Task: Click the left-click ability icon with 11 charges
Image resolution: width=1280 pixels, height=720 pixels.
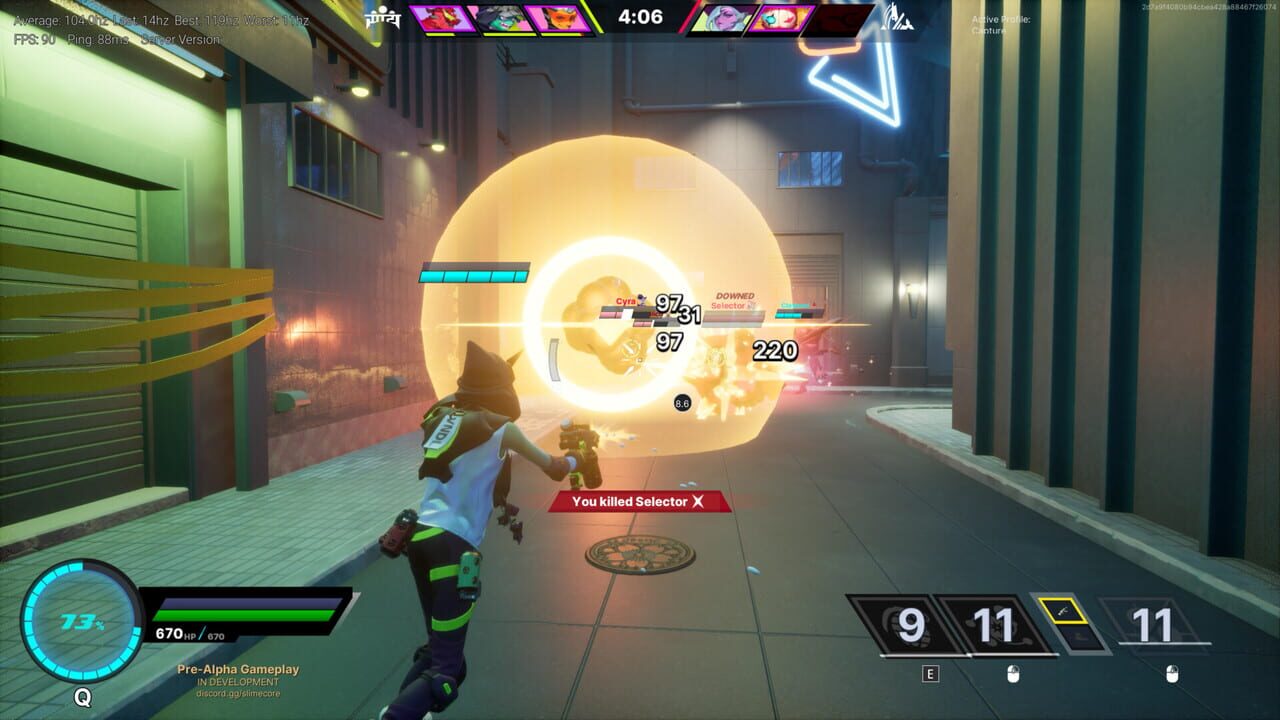Action: [x=991, y=626]
